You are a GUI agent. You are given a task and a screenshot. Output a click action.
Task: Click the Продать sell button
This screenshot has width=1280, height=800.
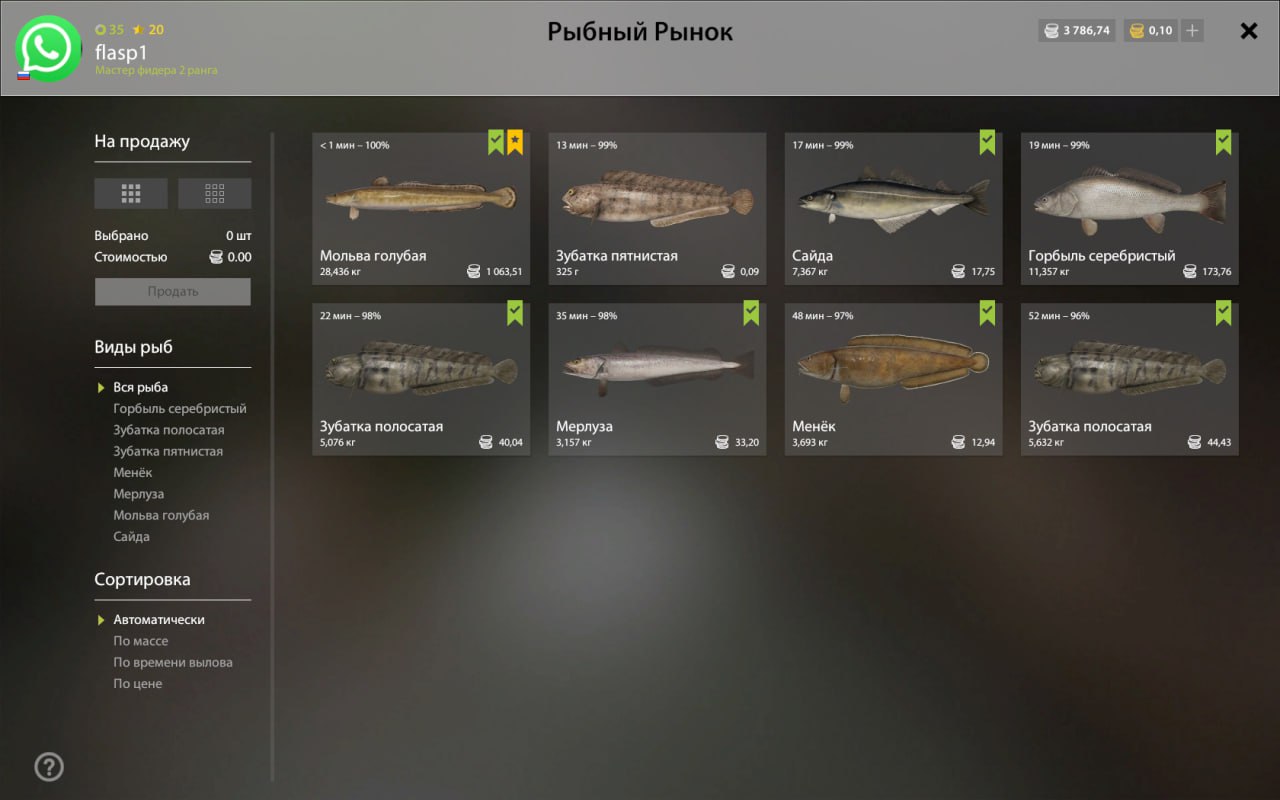(x=173, y=292)
